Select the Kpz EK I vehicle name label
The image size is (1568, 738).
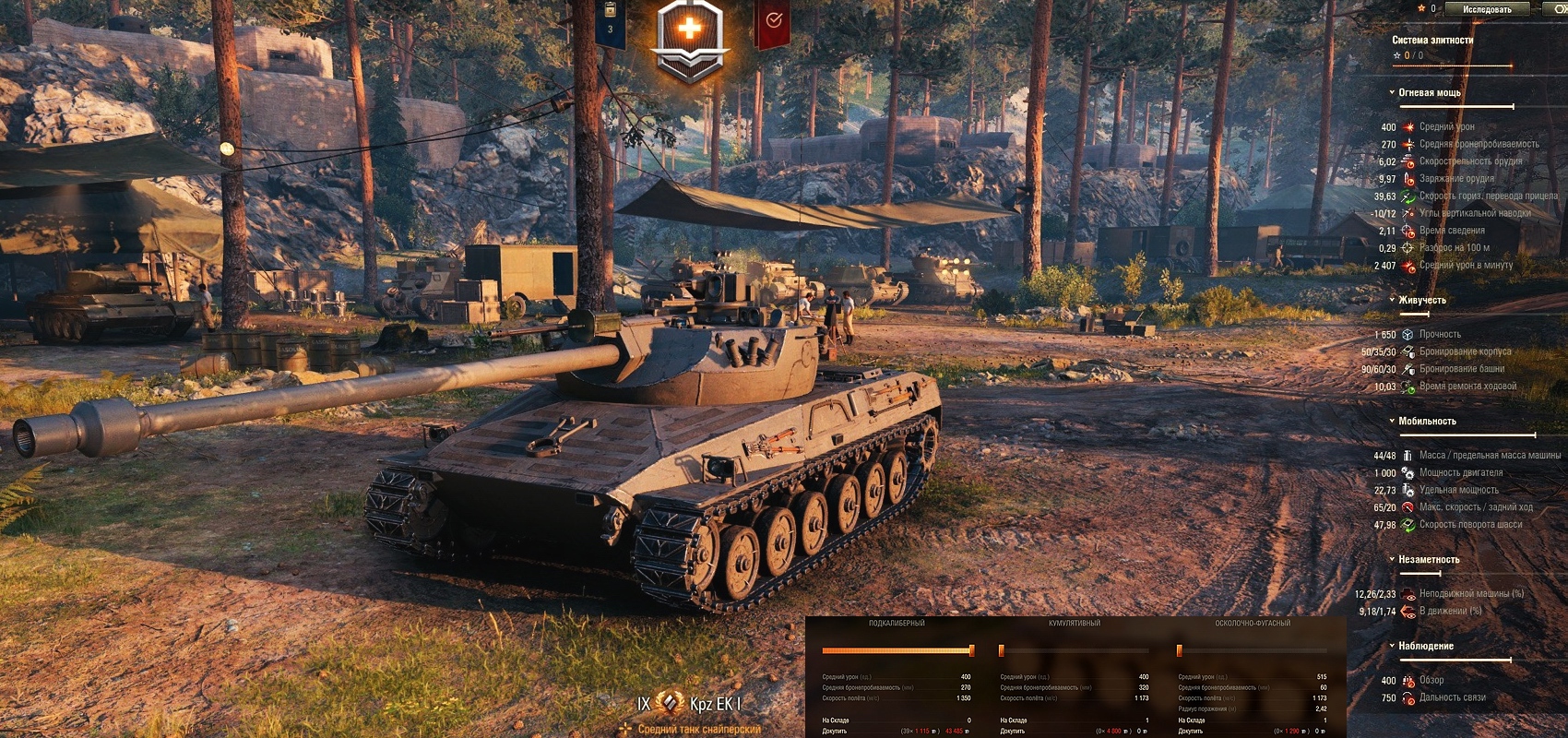pyautogui.click(x=715, y=705)
